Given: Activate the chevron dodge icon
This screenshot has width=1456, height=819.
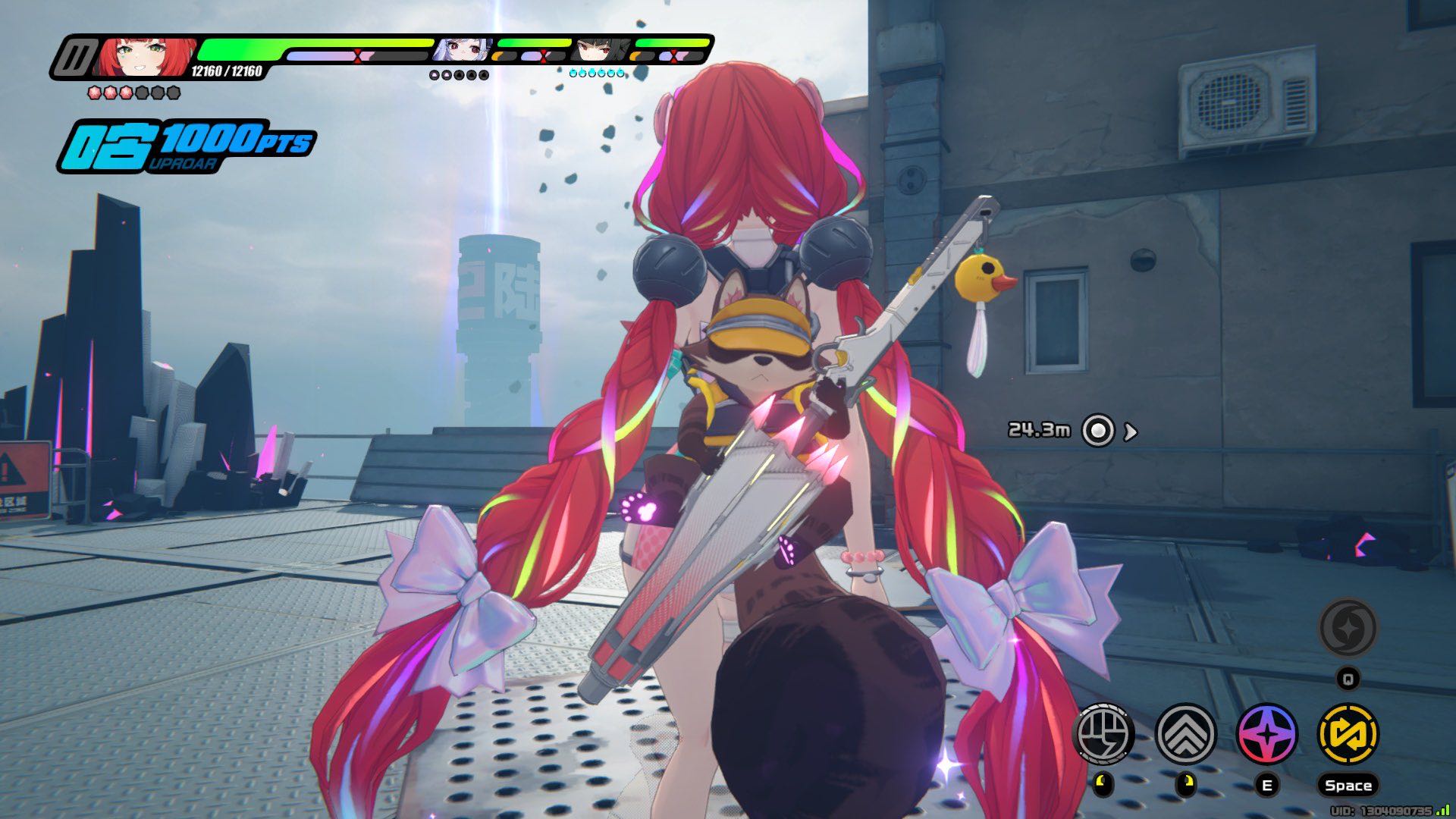Looking at the screenshot, I should click(x=1185, y=733).
